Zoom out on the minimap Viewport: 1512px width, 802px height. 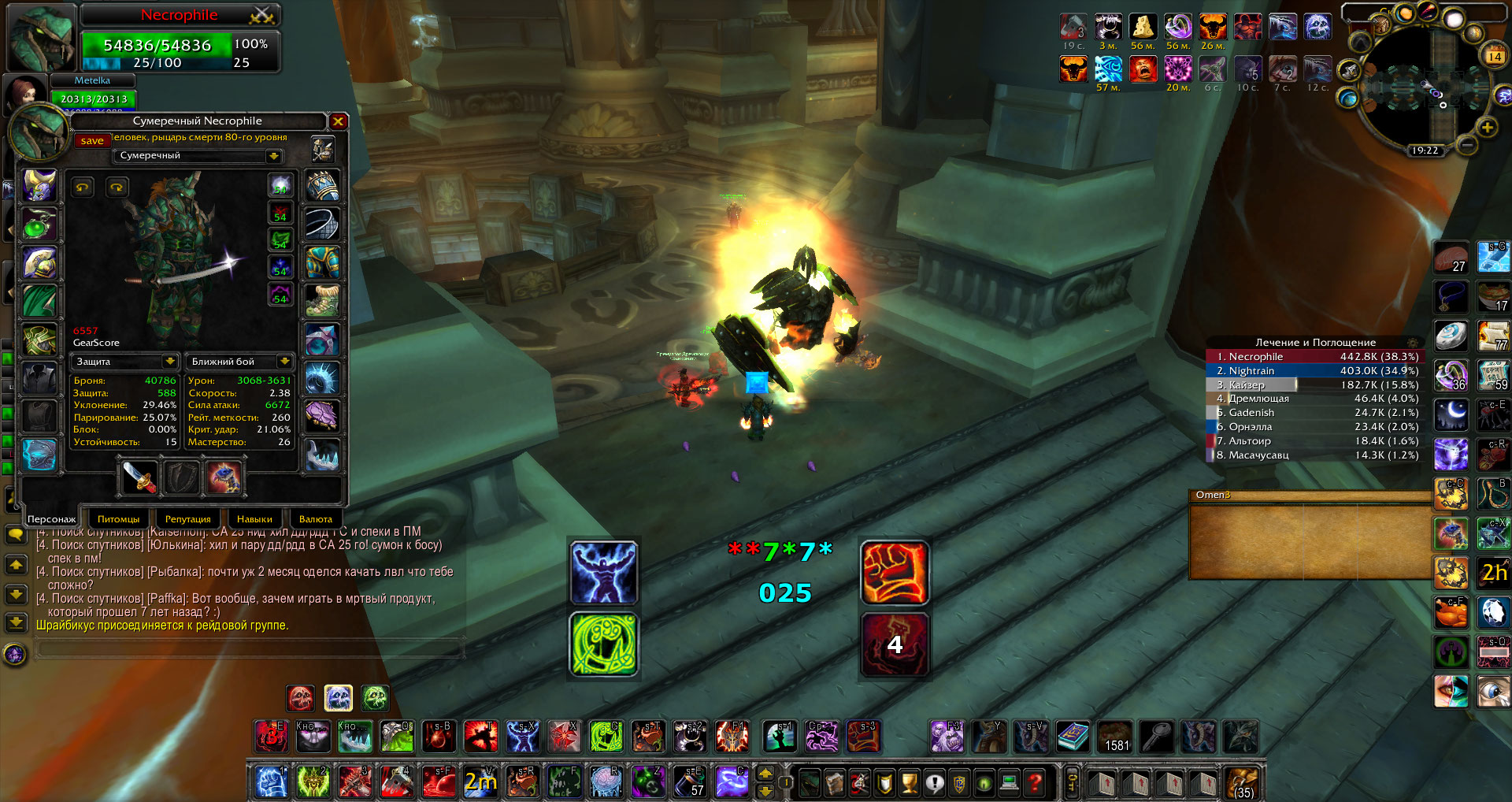(1466, 145)
